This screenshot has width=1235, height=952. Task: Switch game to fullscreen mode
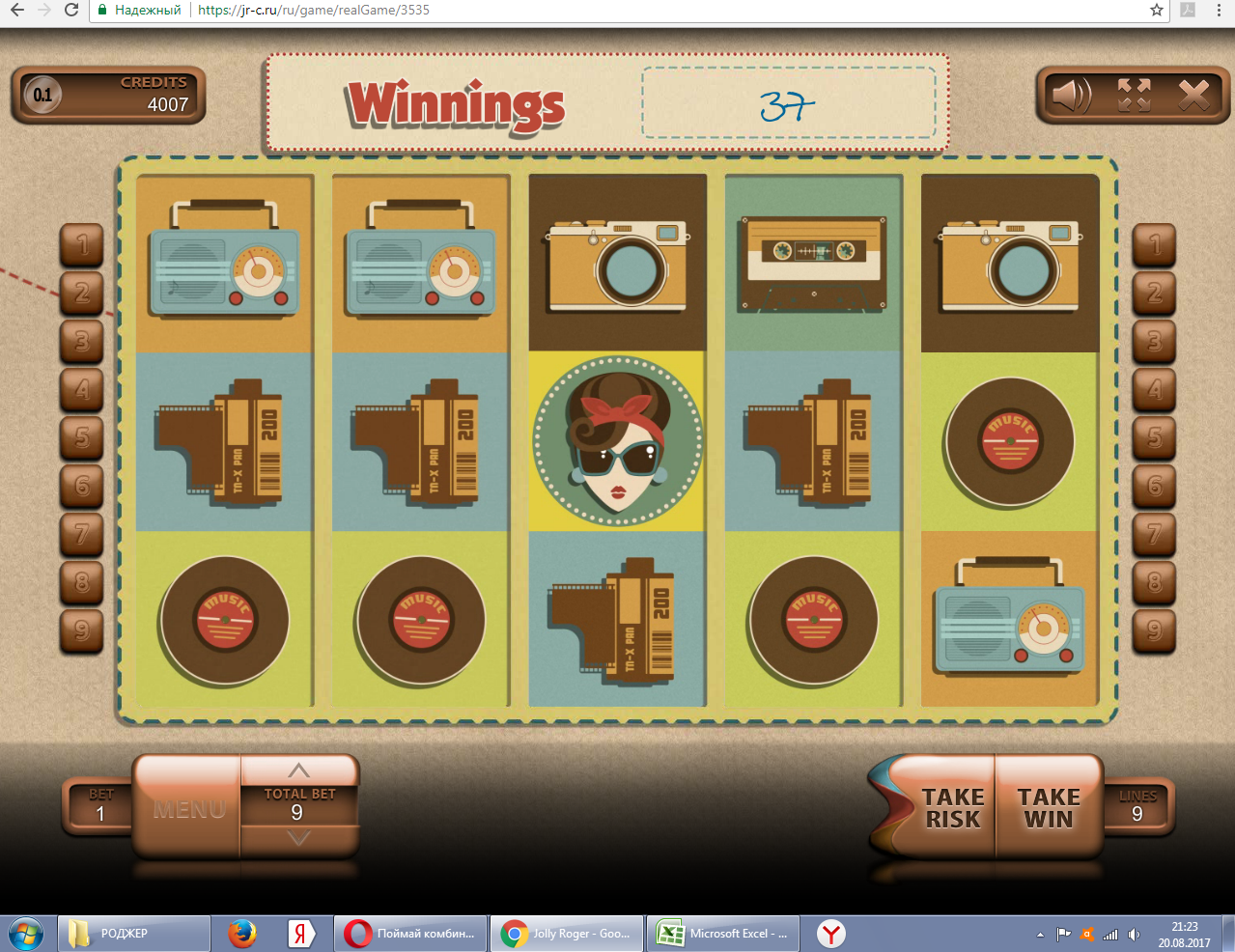point(1134,95)
